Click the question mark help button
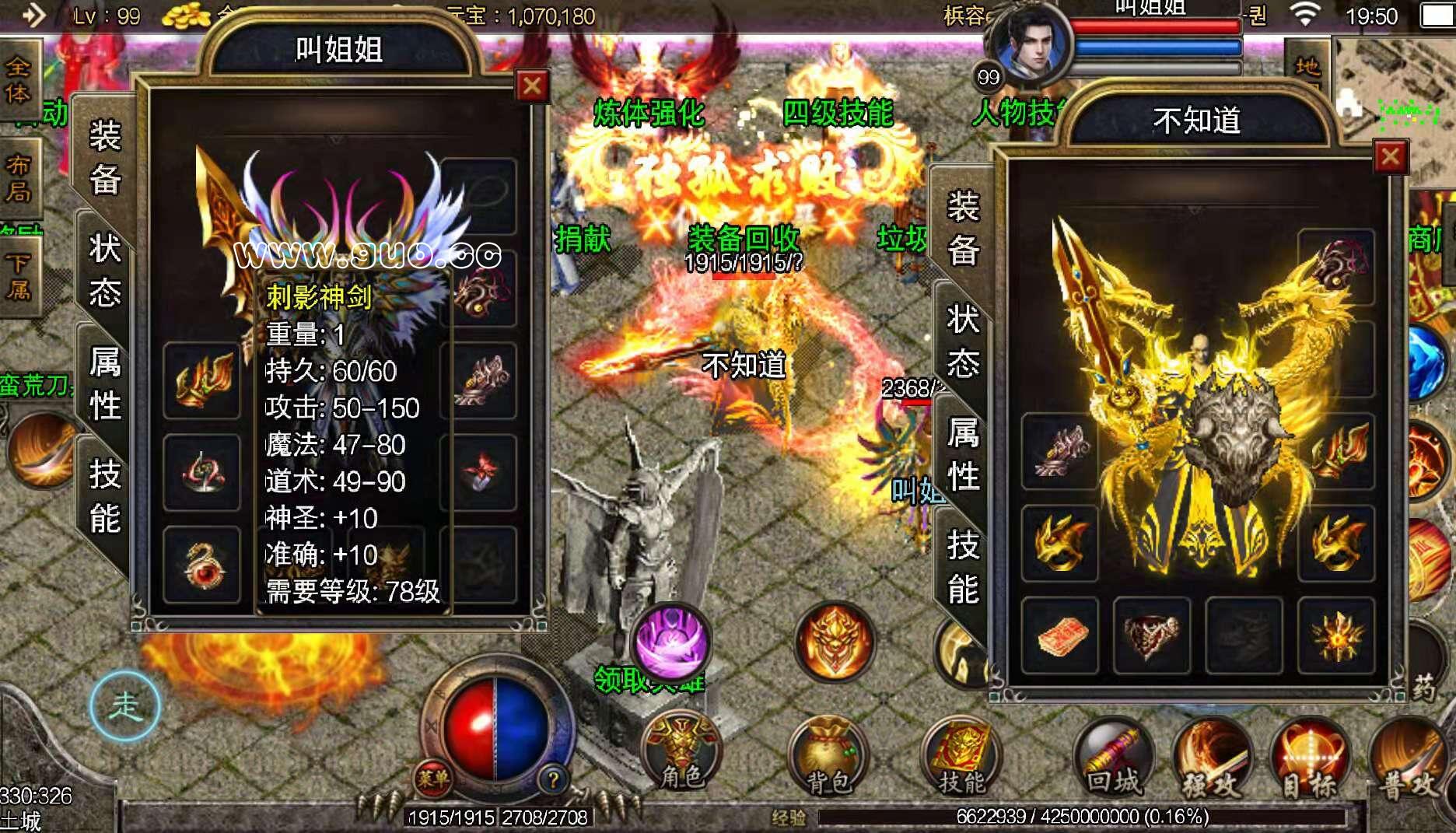Screen dimensions: 1456x833 tap(553, 779)
